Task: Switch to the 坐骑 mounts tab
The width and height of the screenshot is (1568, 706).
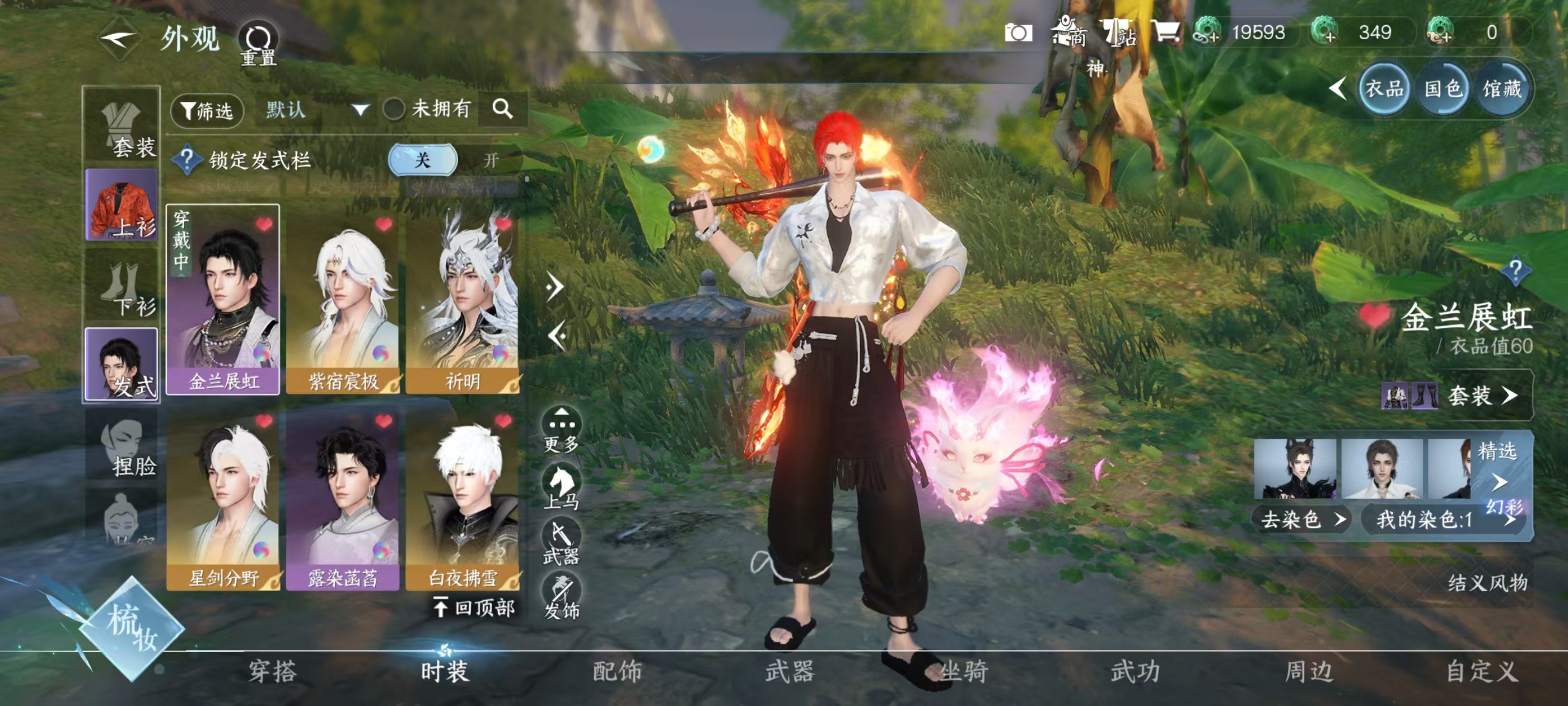Action: [x=964, y=671]
